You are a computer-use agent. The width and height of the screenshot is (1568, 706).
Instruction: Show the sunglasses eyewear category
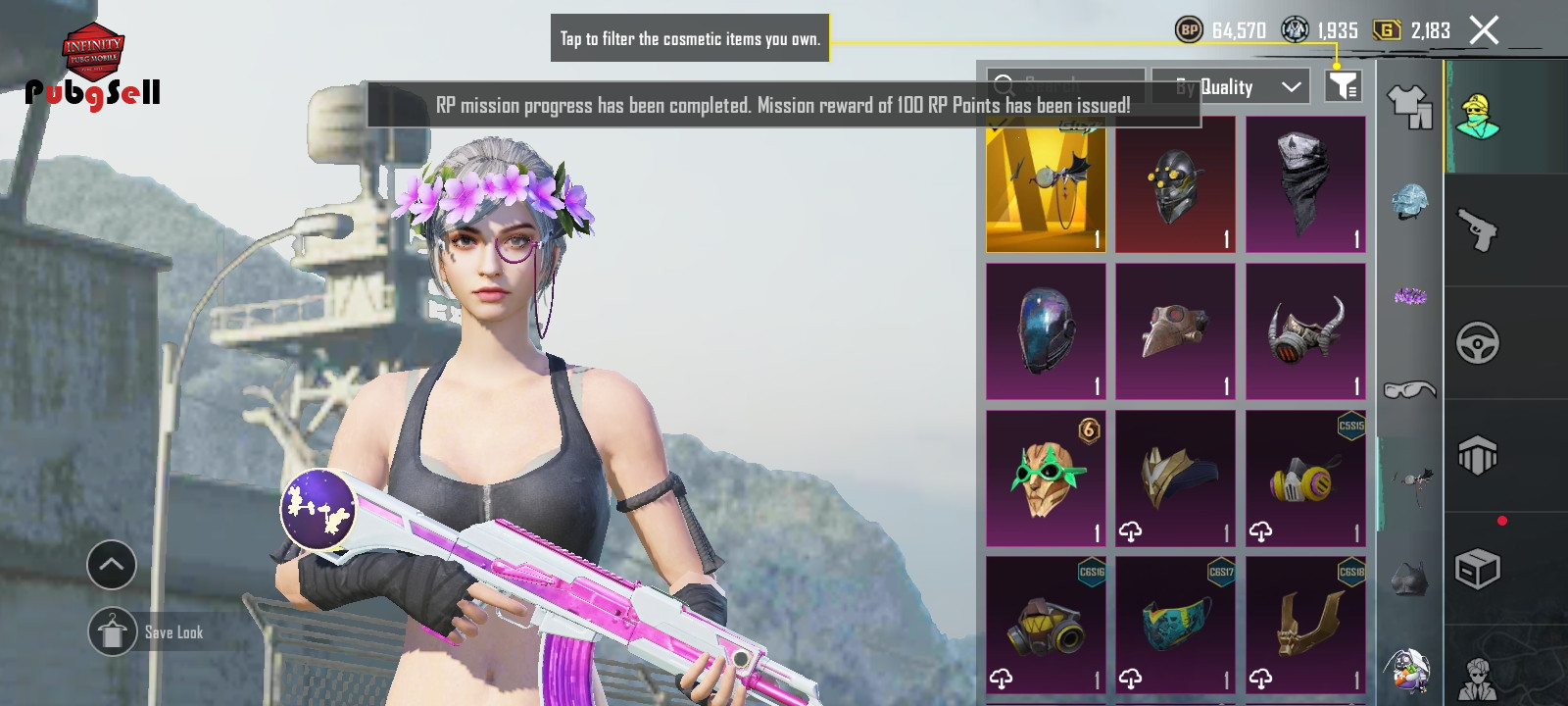point(1409,390)
